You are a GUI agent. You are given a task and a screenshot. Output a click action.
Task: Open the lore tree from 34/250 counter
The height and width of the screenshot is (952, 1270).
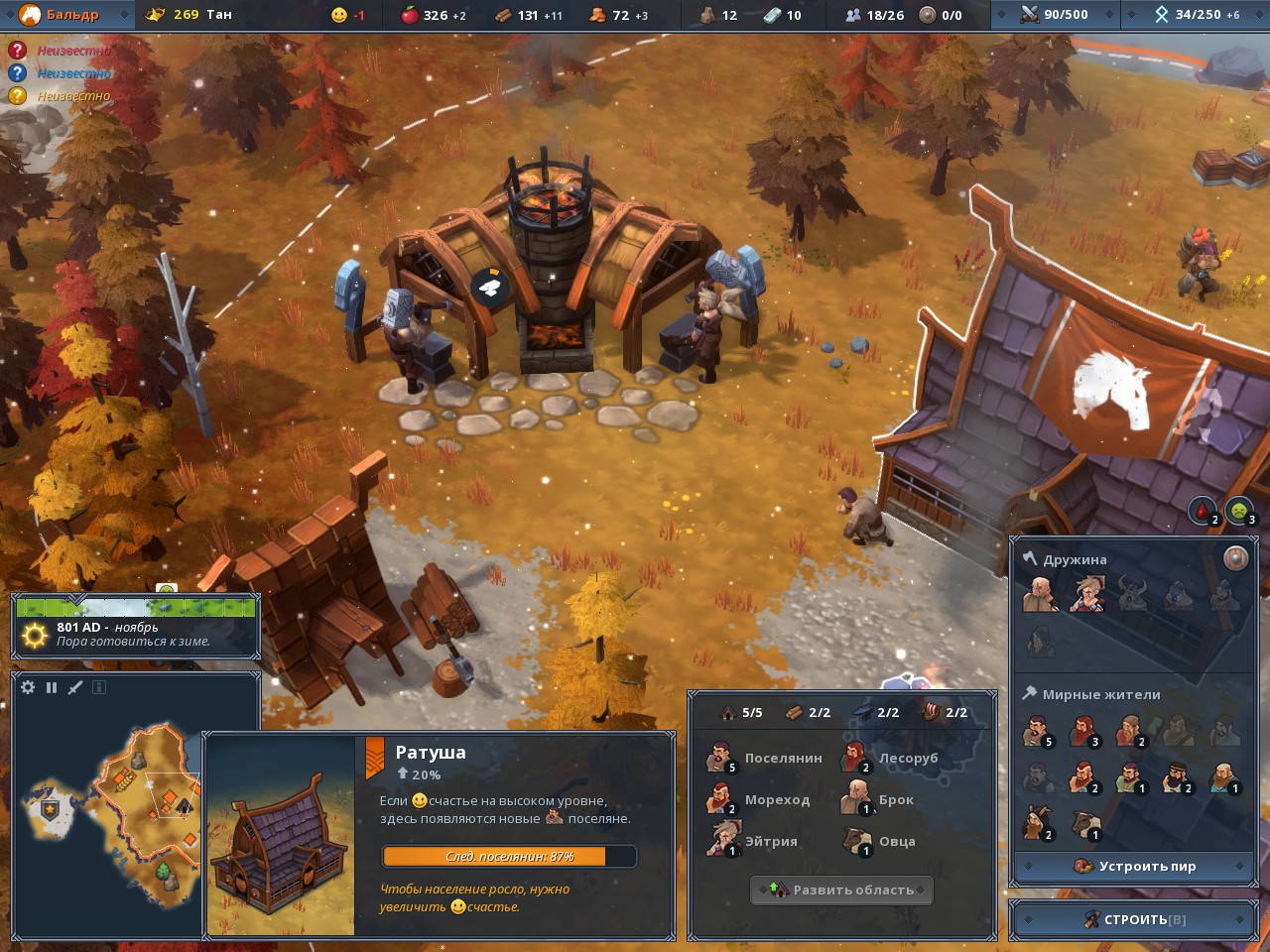[1195, 14]
